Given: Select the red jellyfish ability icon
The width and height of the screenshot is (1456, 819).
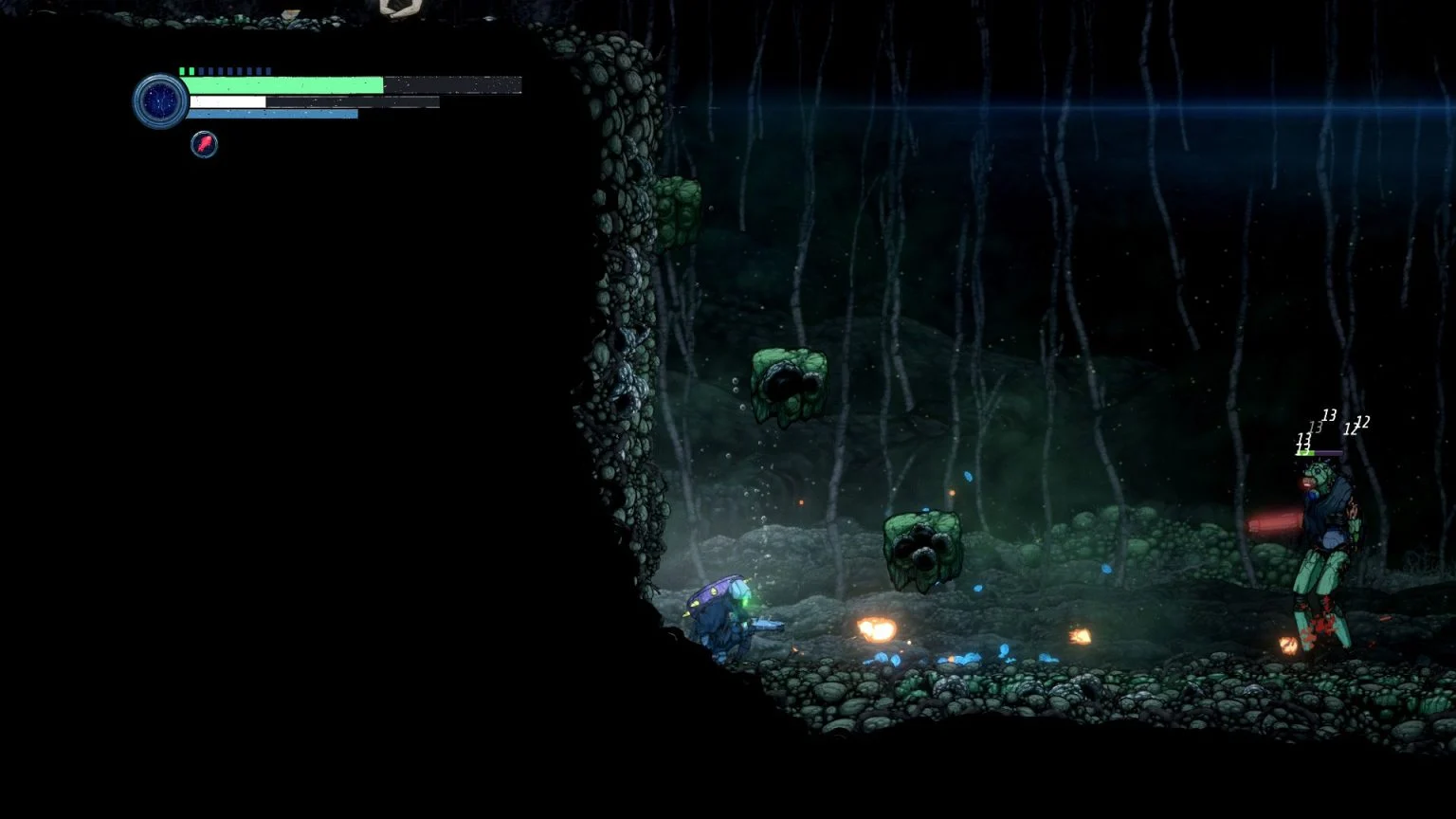Looking at the screenshot, I should (204, 144).
